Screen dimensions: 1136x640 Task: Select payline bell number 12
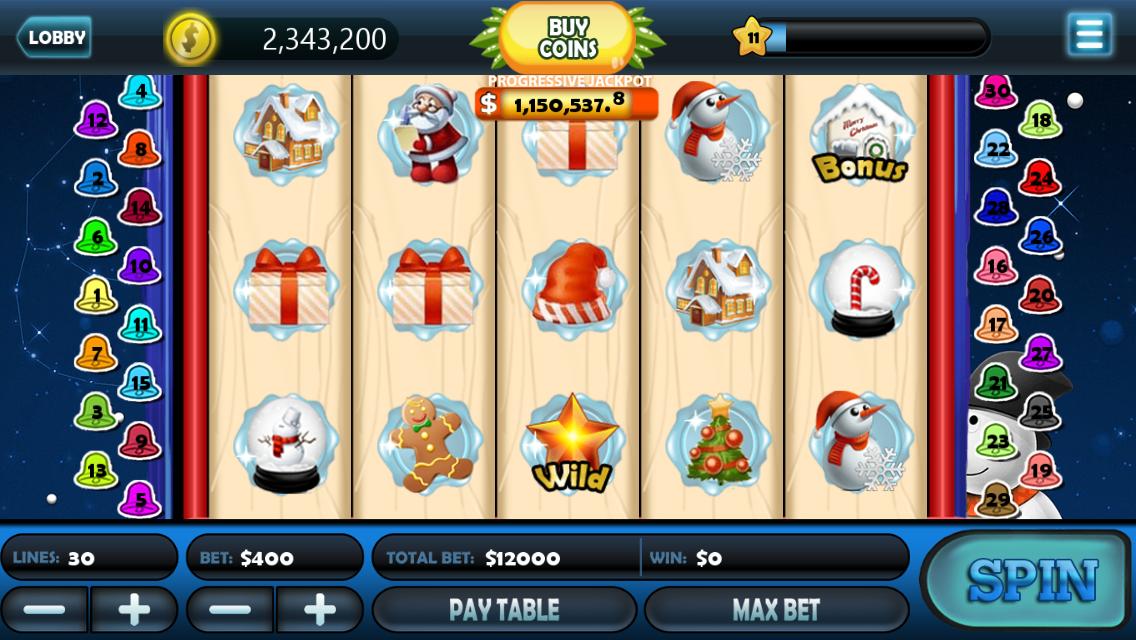point(96,121)
